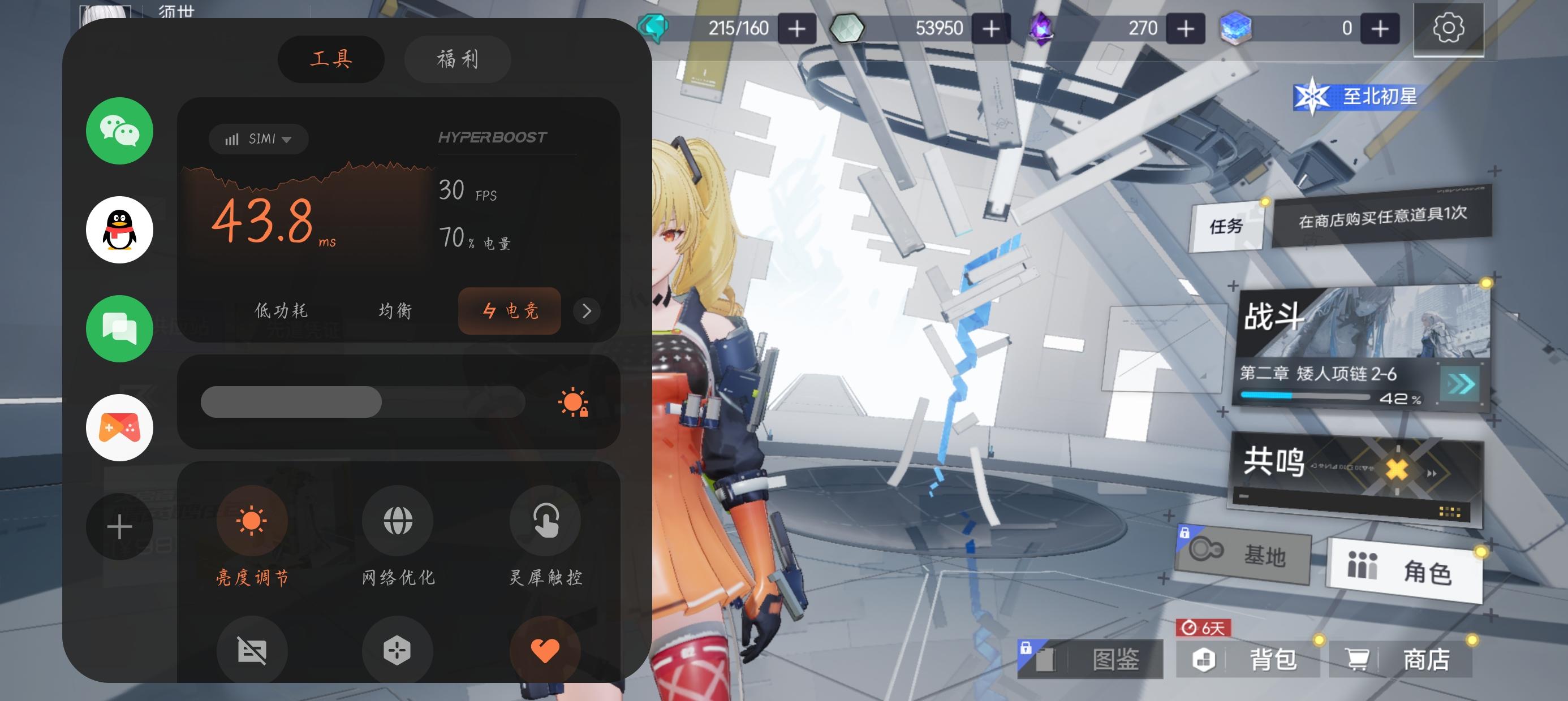
Task: Enable 电竞 esports performance mode
Action: (x=509, y=311)
